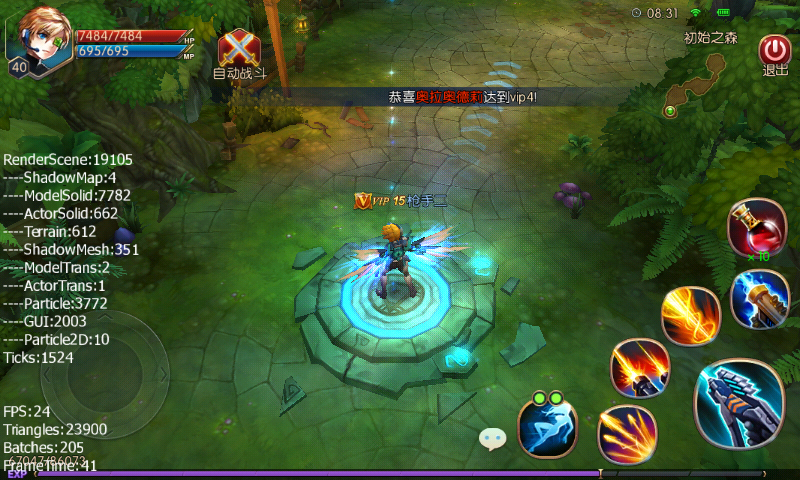Viewport: 800px width, 480px height.
Task: Trigger the flaming beam skill beside the lightning cannon
Action: click(691, 316)
